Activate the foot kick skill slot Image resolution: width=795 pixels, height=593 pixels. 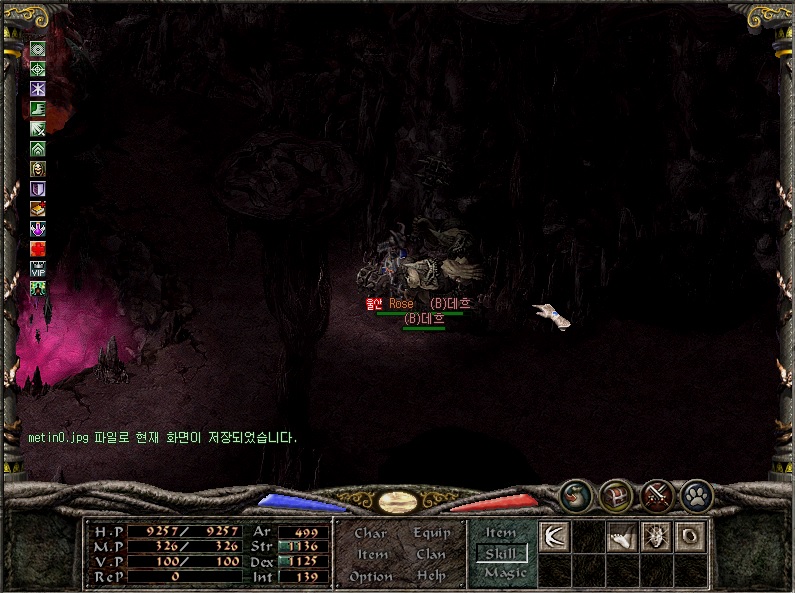621,536
